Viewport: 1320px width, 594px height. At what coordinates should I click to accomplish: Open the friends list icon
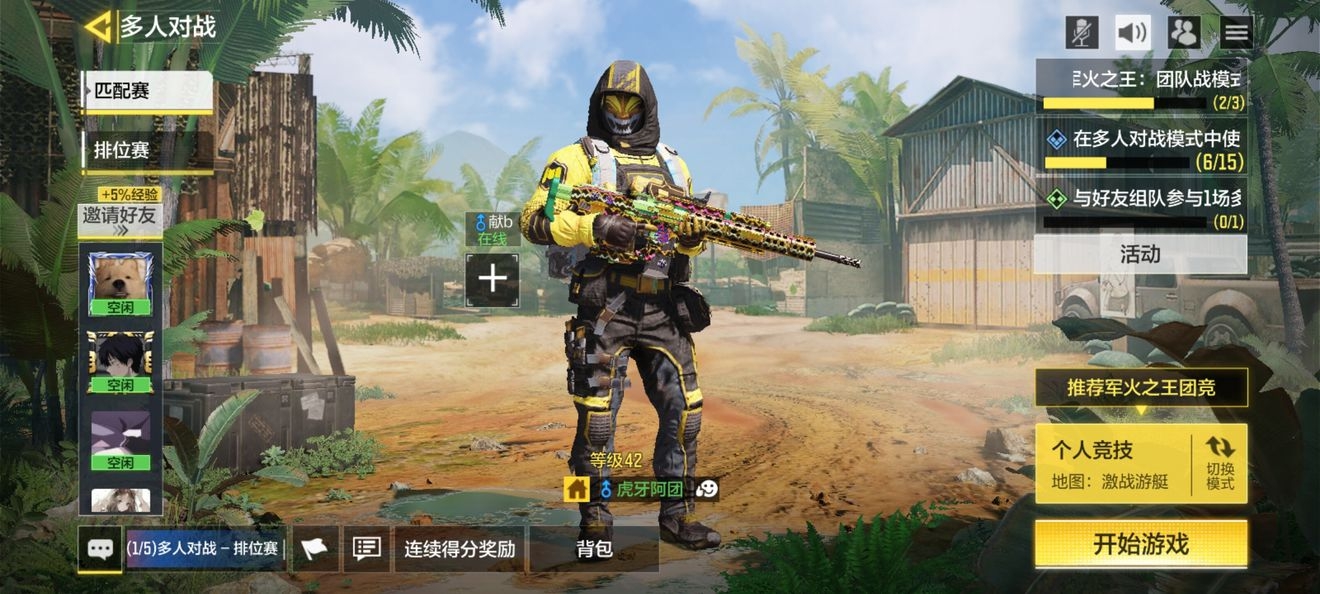tap(1184, 32)
